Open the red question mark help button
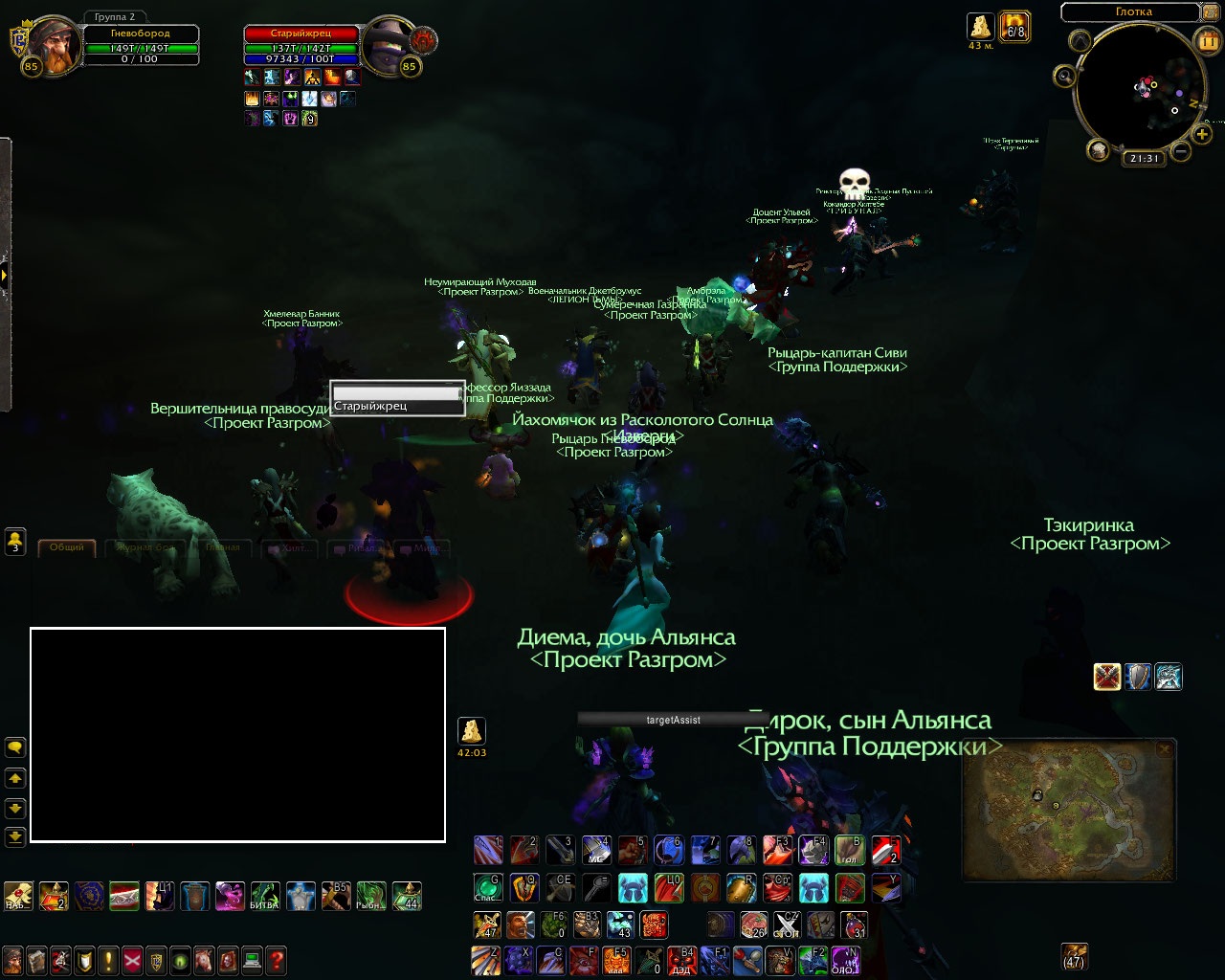1225x980 pixels. pos(276,960)
